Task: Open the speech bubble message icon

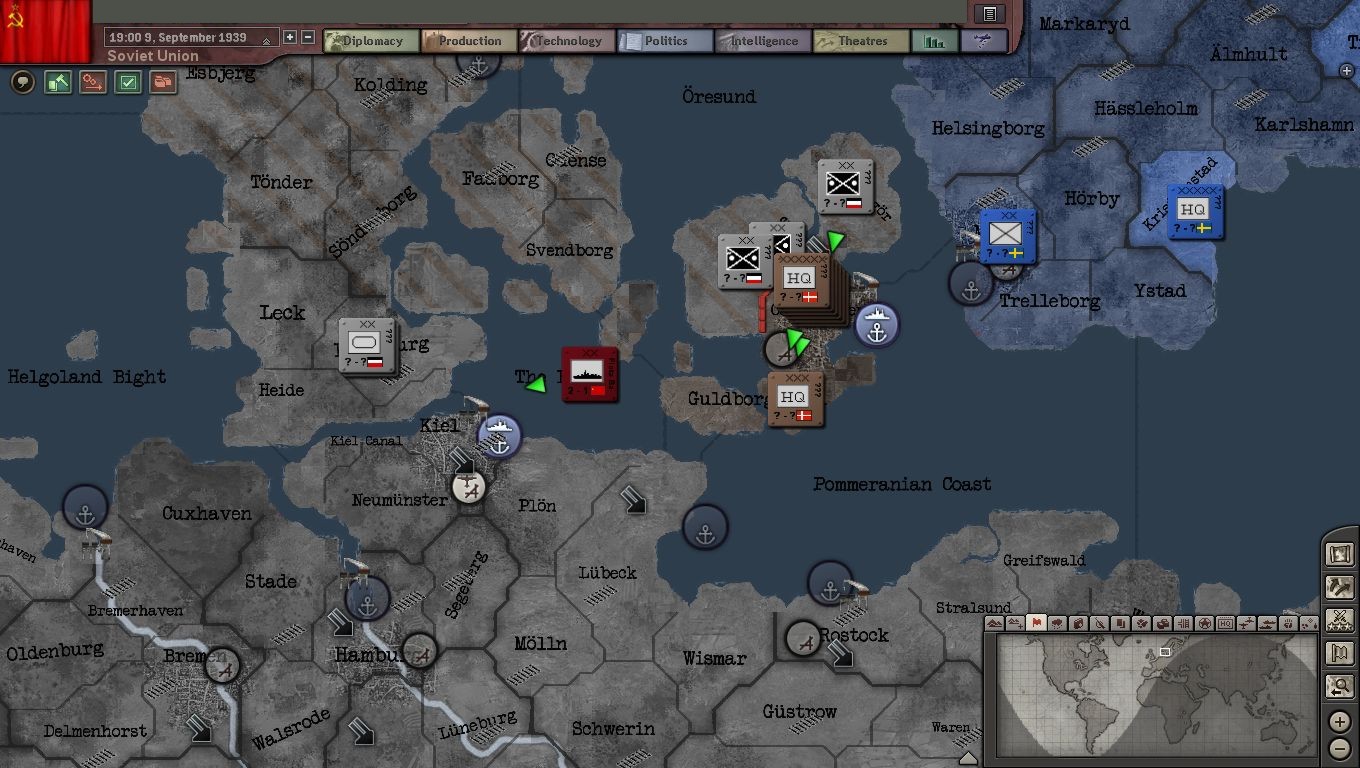Action: [x=22, y=82]
